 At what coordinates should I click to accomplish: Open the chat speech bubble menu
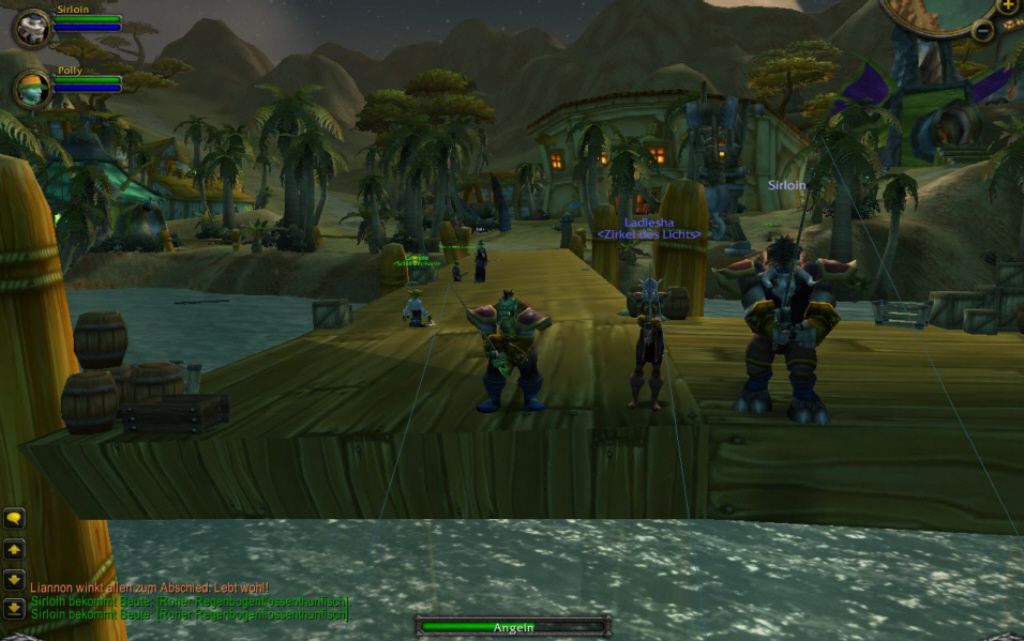pos(14,518)
